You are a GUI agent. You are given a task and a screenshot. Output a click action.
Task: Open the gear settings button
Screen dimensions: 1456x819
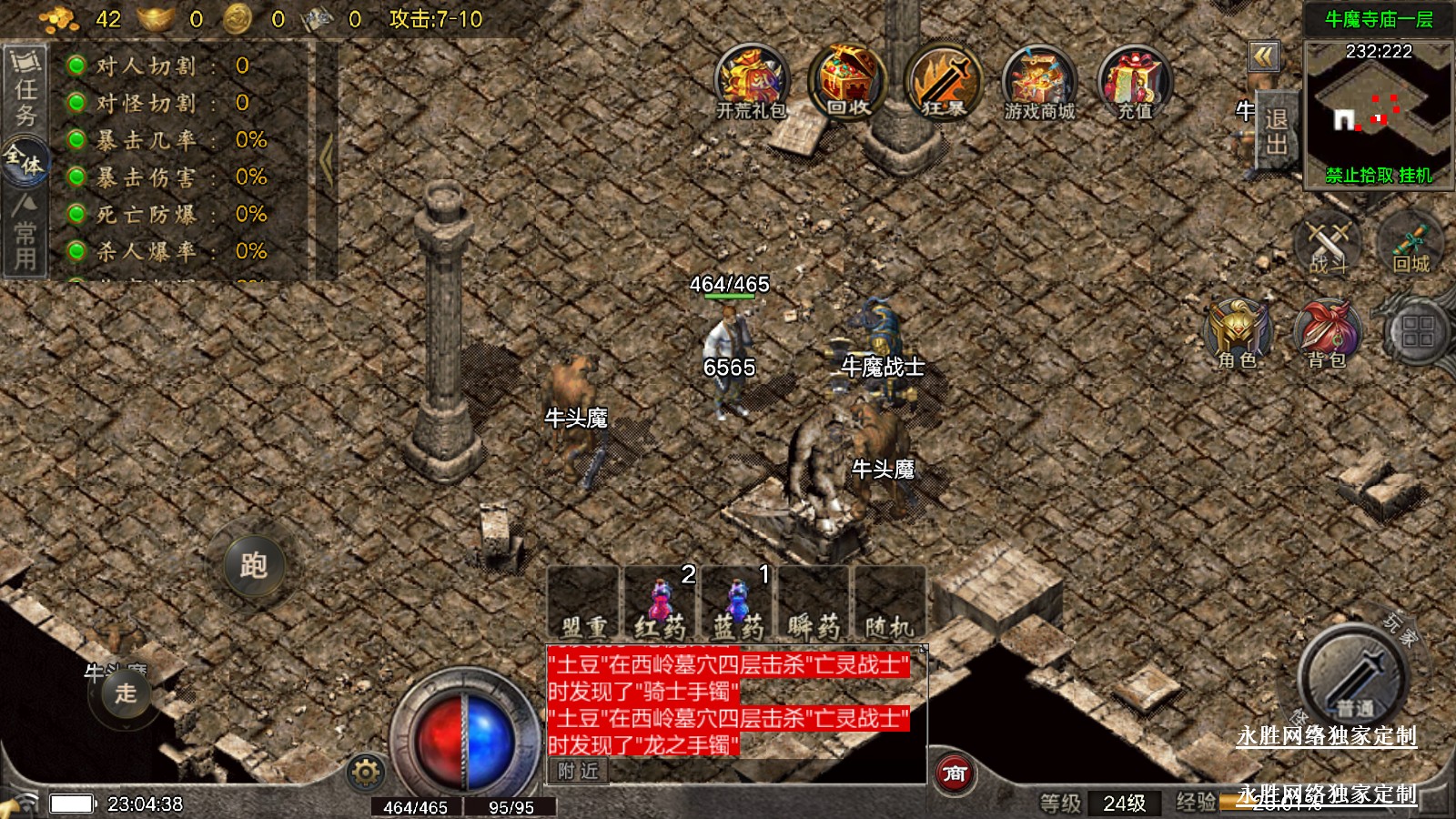(366, 773)
